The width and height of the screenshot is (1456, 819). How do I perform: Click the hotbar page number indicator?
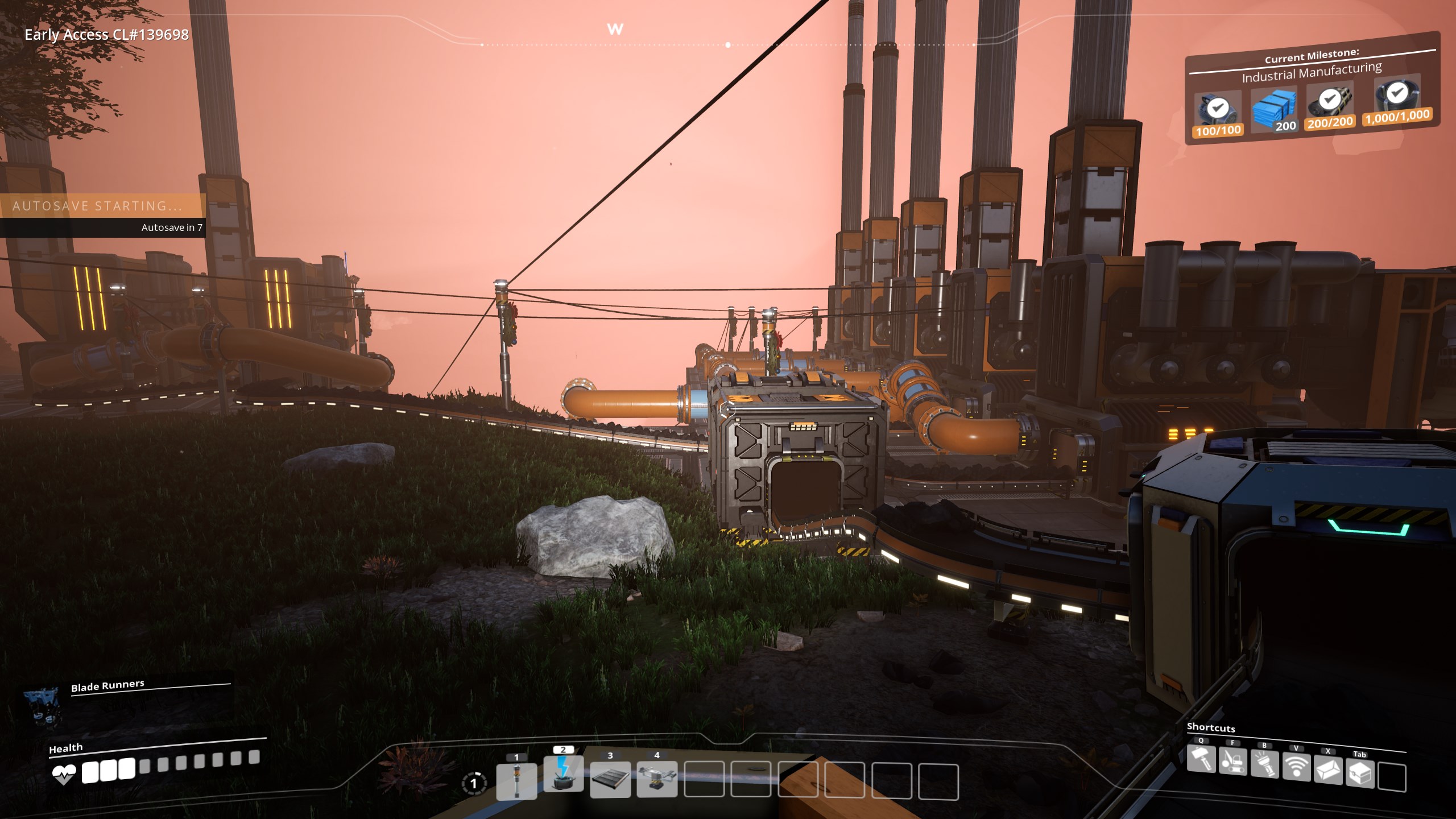474,784
